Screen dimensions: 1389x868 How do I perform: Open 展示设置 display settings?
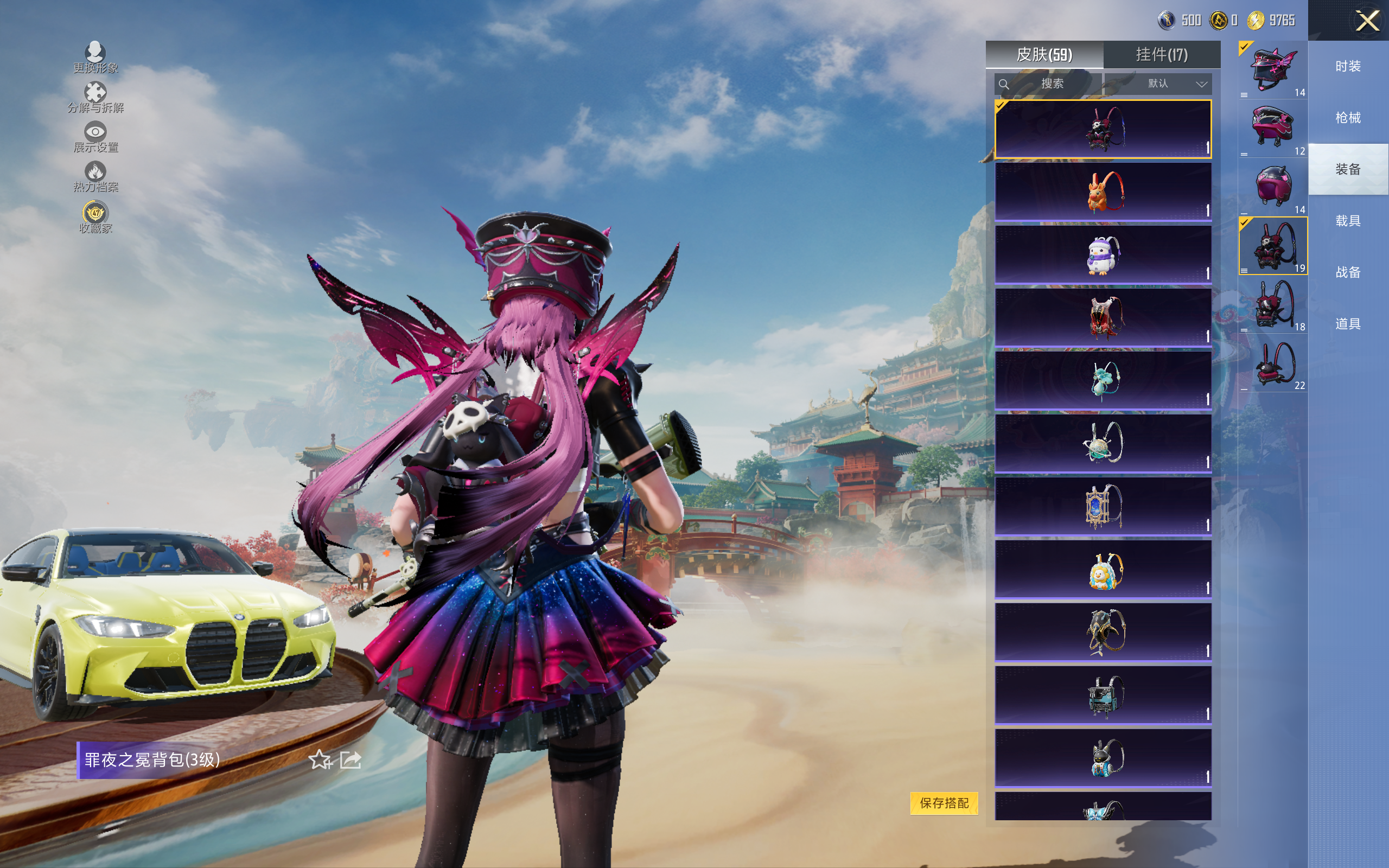[95, 137]
